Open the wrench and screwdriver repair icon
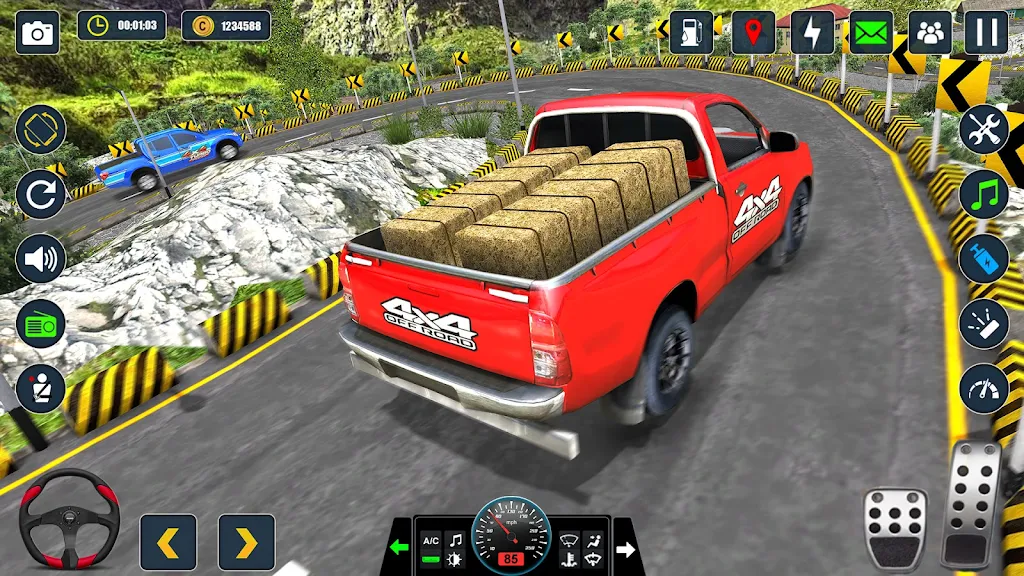This screenshot has height=576, width=1024. [984, 129]
